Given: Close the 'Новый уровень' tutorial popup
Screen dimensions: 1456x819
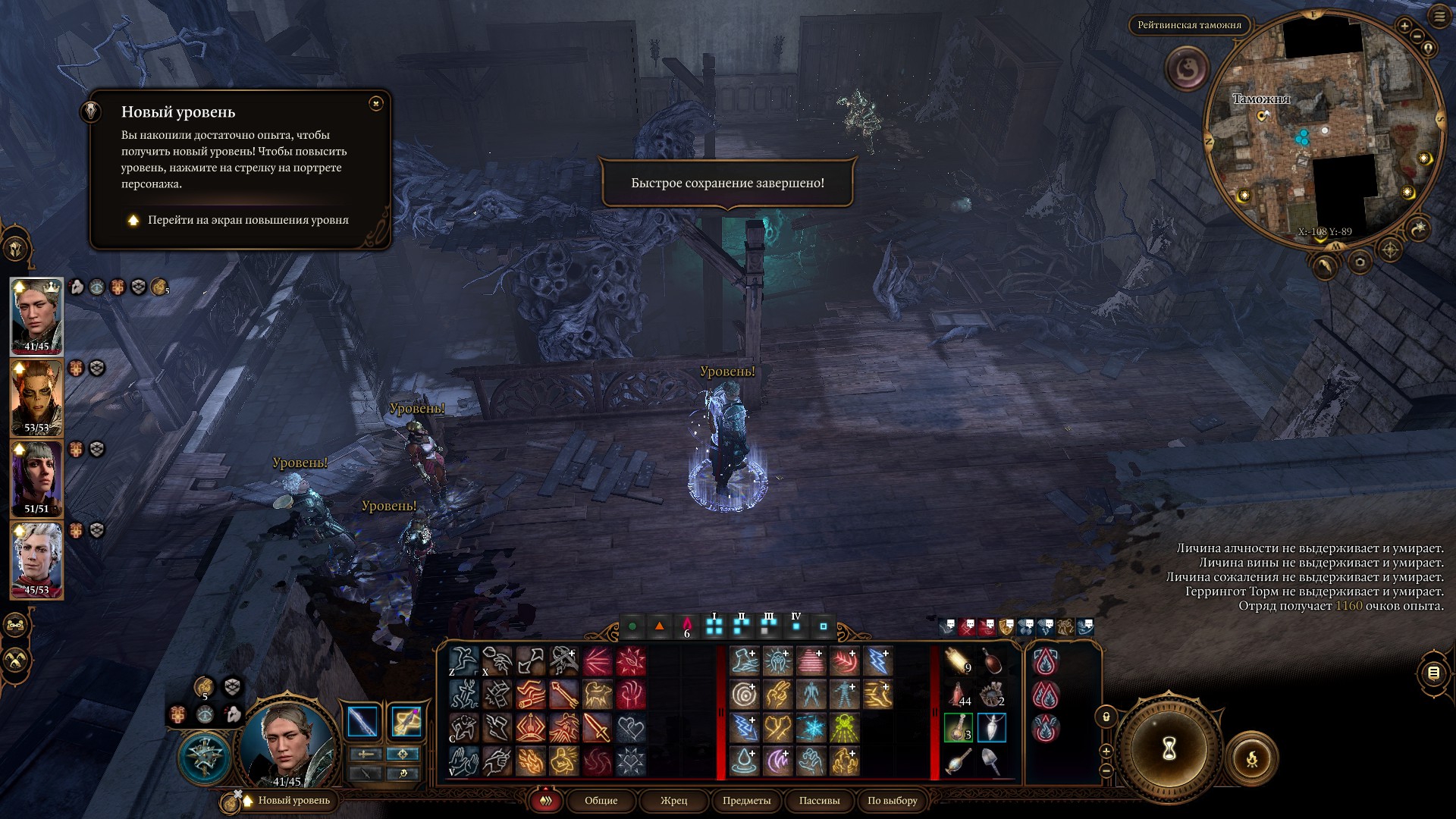Looking at the screenshot, I should point(376,104).
